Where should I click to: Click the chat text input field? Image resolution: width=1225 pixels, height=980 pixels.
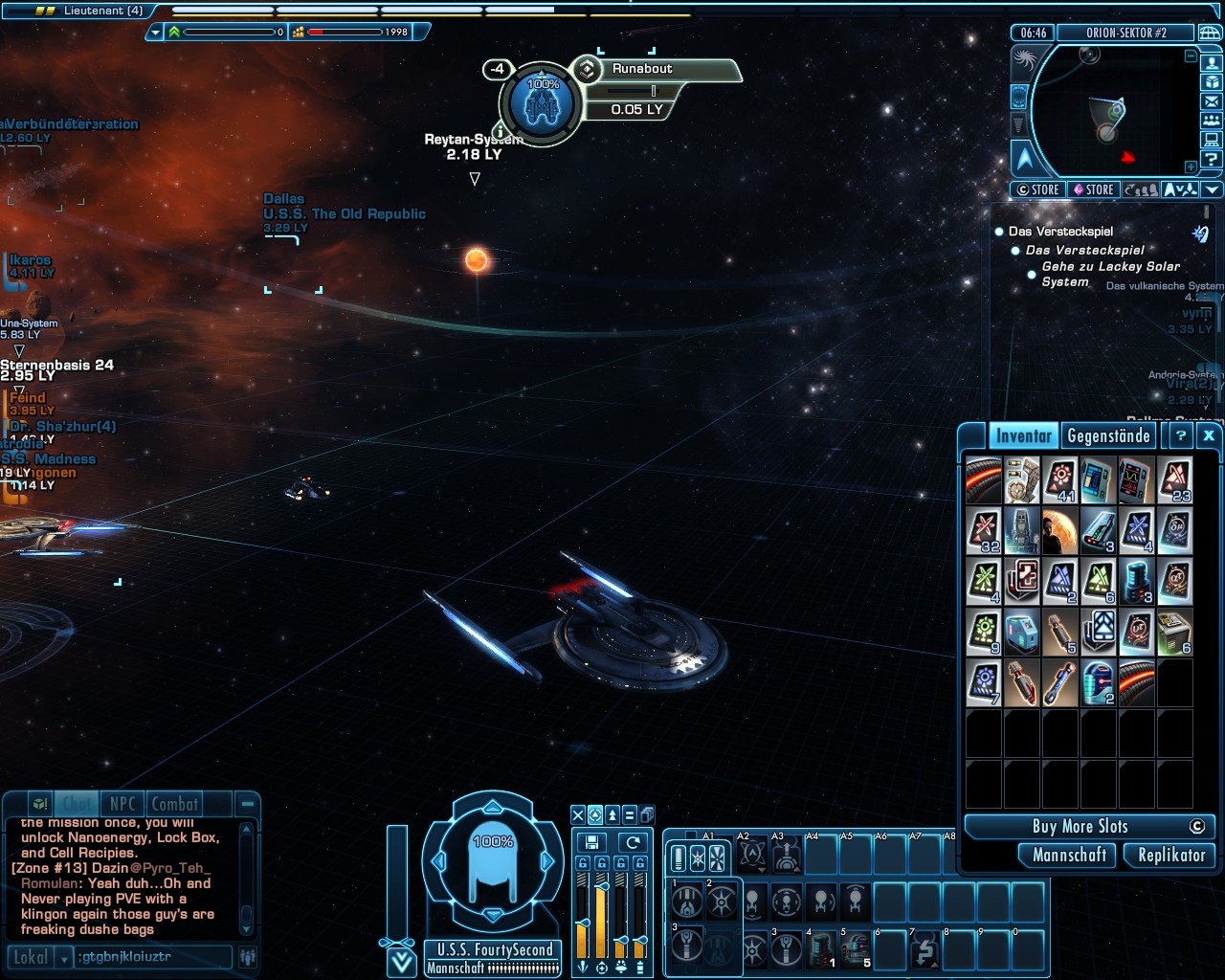tap(153, 956)
